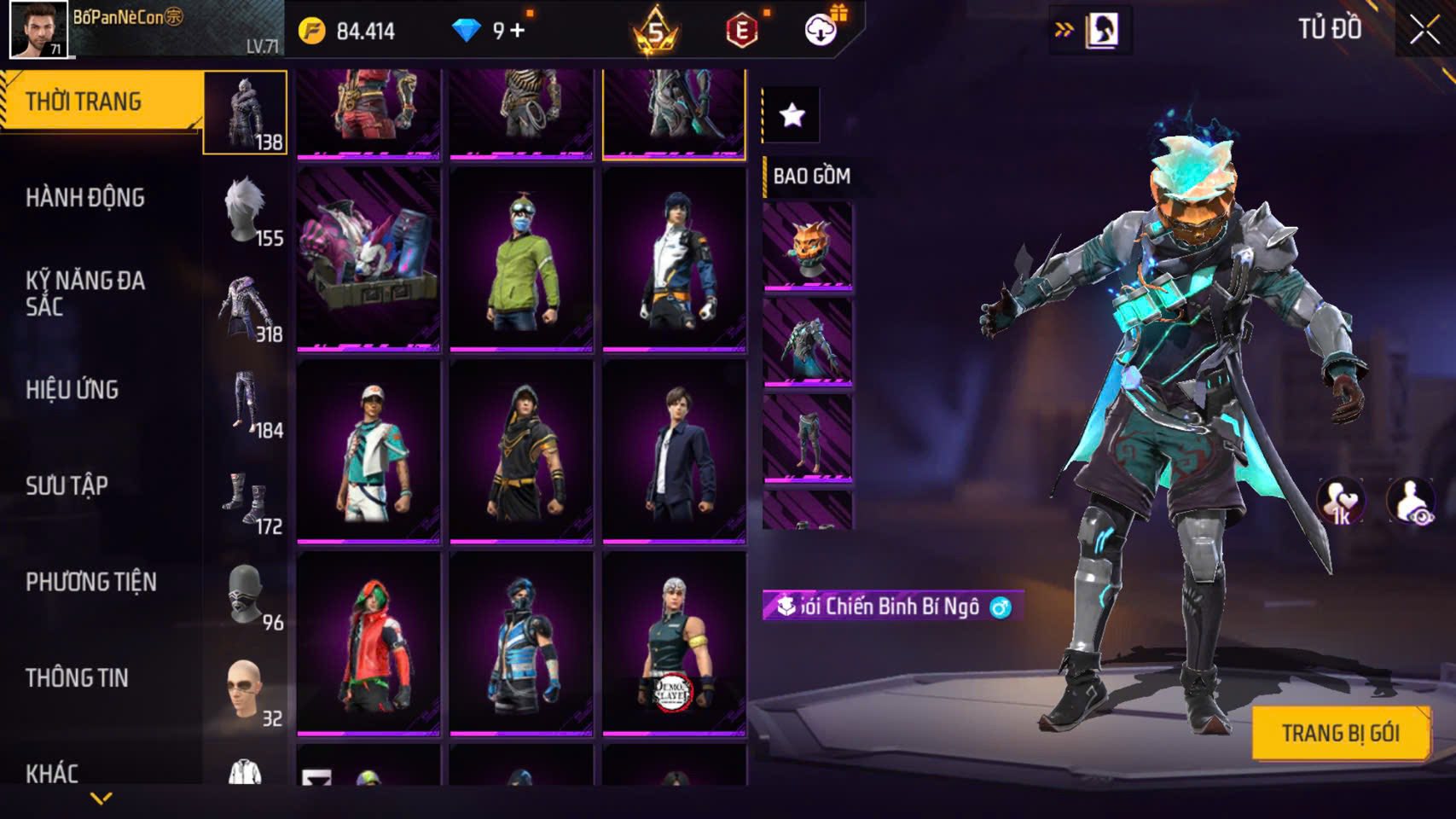Show the THÔNG TIN tab

coord(78,678)
